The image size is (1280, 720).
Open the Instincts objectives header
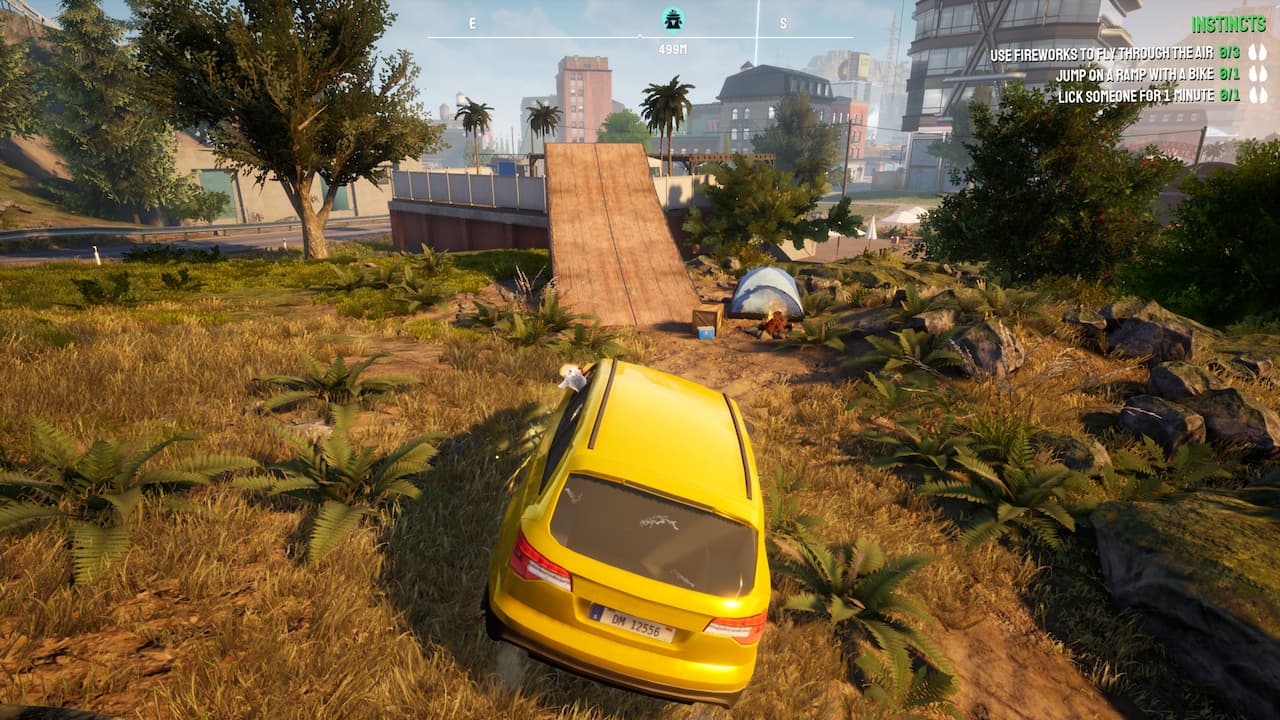coord(1229,24)
